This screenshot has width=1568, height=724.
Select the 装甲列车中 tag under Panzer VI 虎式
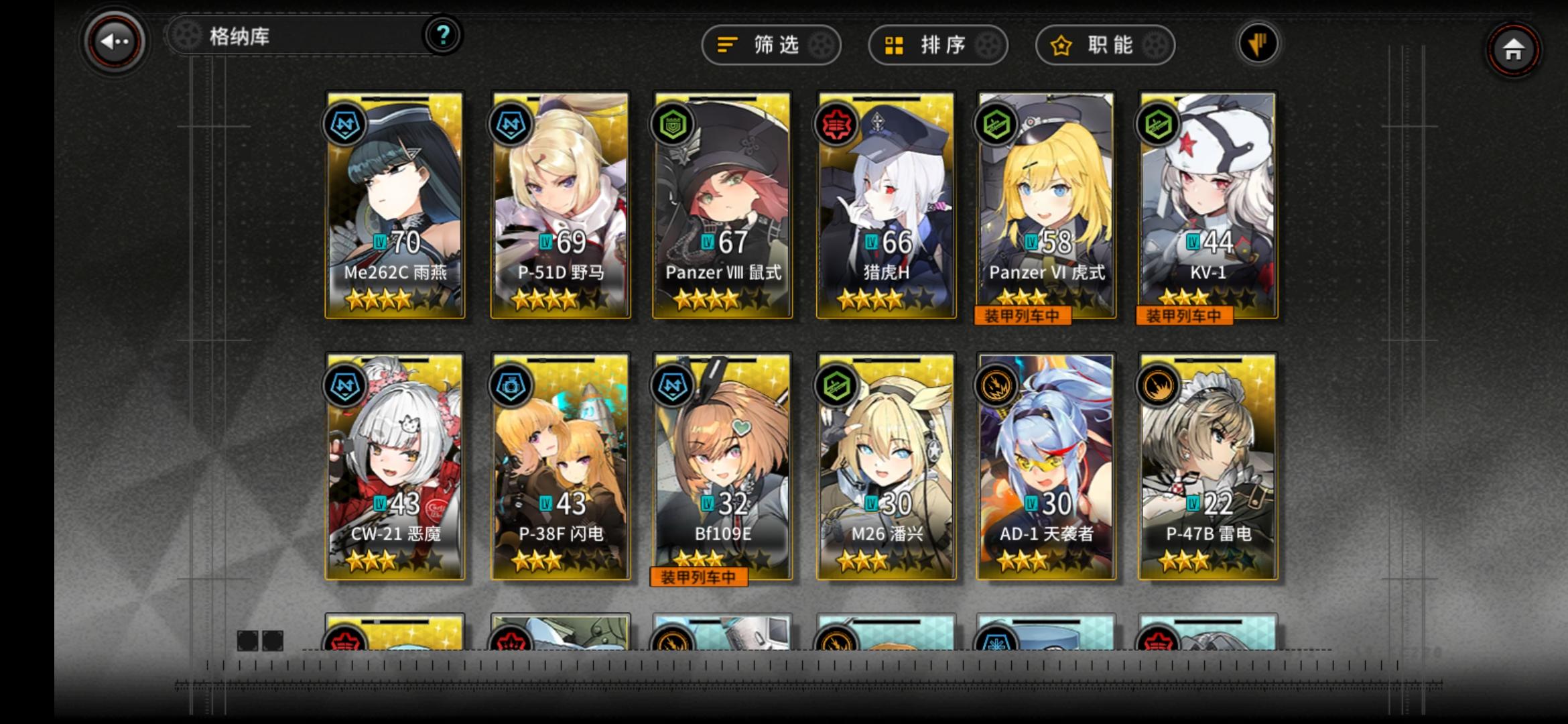point(1023,316)
